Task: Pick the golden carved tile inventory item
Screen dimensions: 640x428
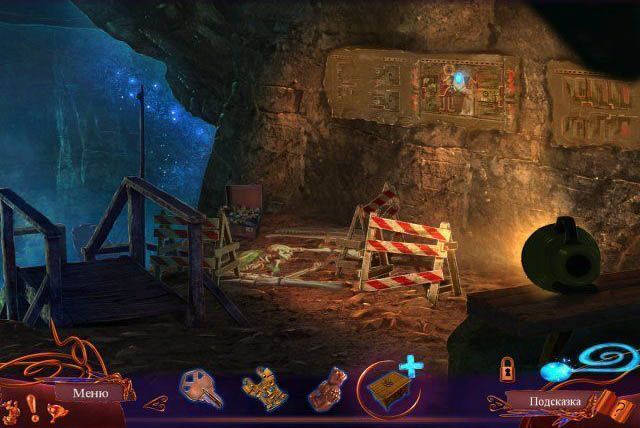Action: coord(262,389)
